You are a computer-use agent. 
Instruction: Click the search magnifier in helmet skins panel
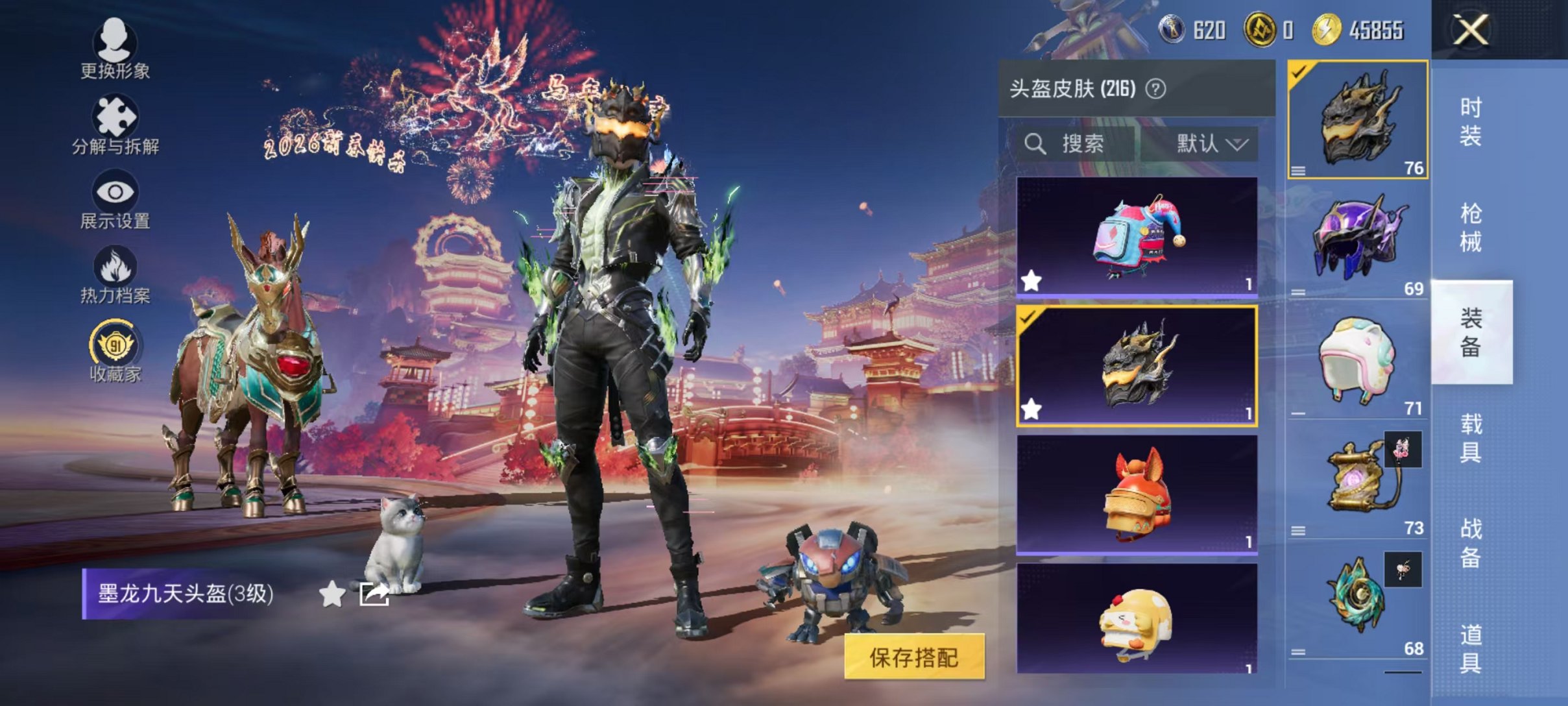(x=1036, y=144)
